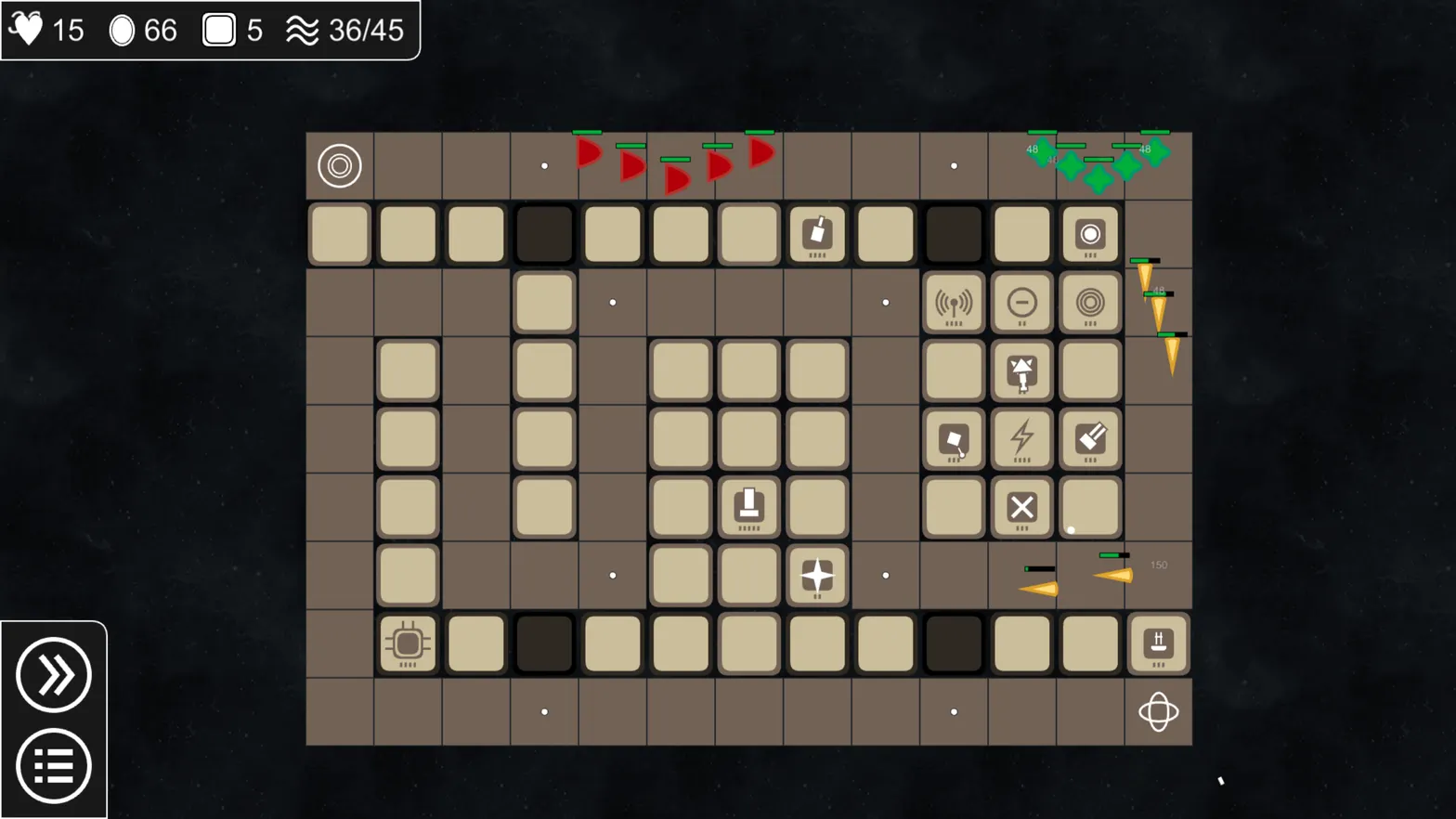Click the hammer tower in bottom-right row

pyautogui.click(x=1157, y=643)
